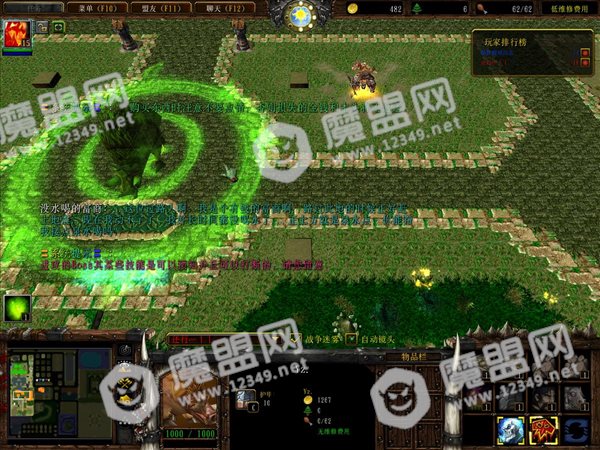Activate the red rune ability icon
This screenshot has width=600, height=450.
543,430
